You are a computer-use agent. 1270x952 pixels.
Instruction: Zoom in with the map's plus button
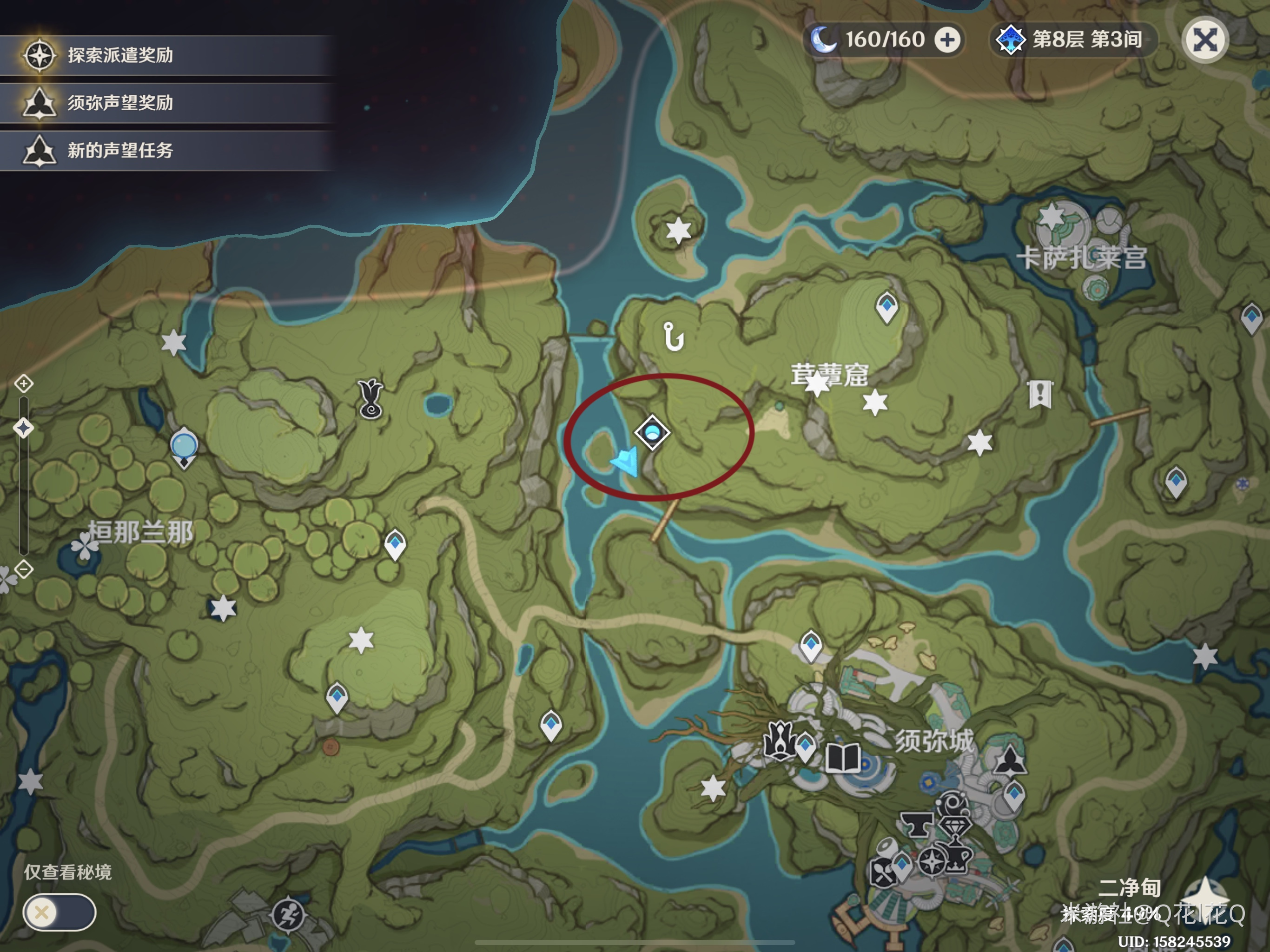click(x=24, y=383)
